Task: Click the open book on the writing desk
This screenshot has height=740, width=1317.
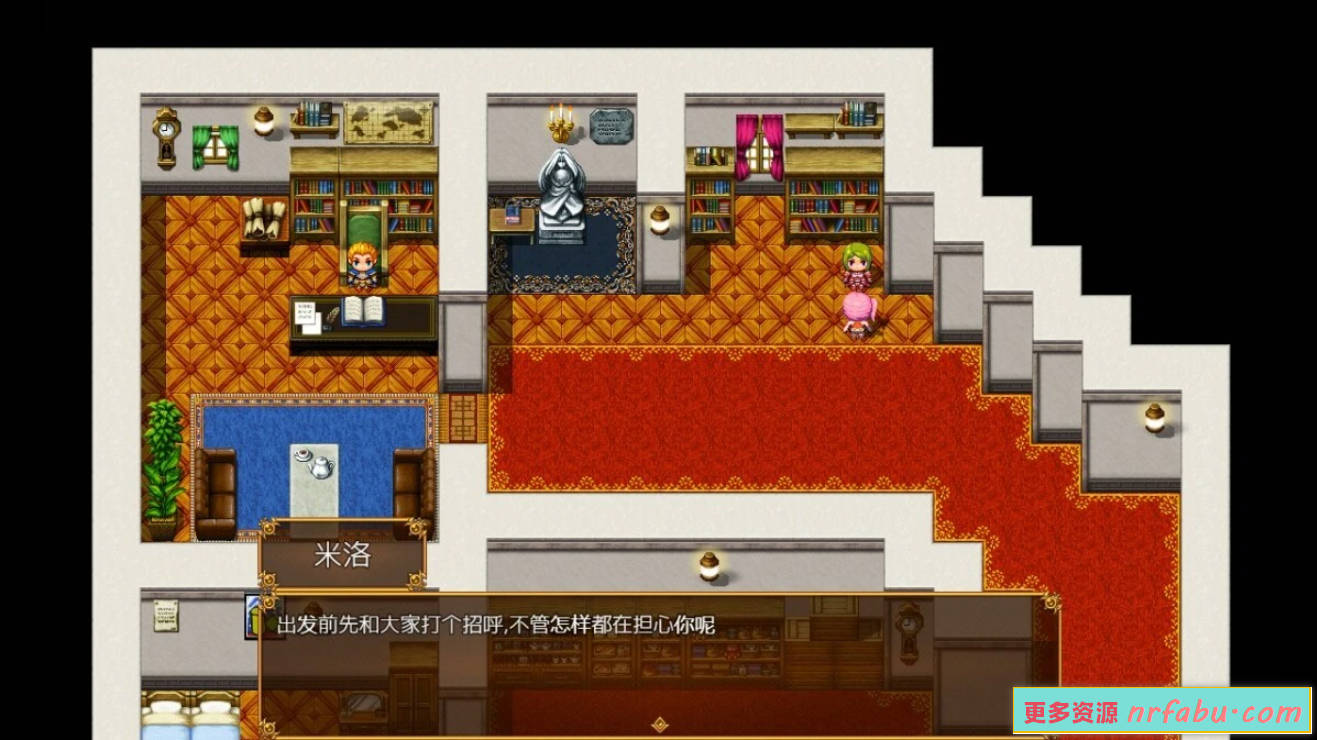Action: tap(365, 312)
